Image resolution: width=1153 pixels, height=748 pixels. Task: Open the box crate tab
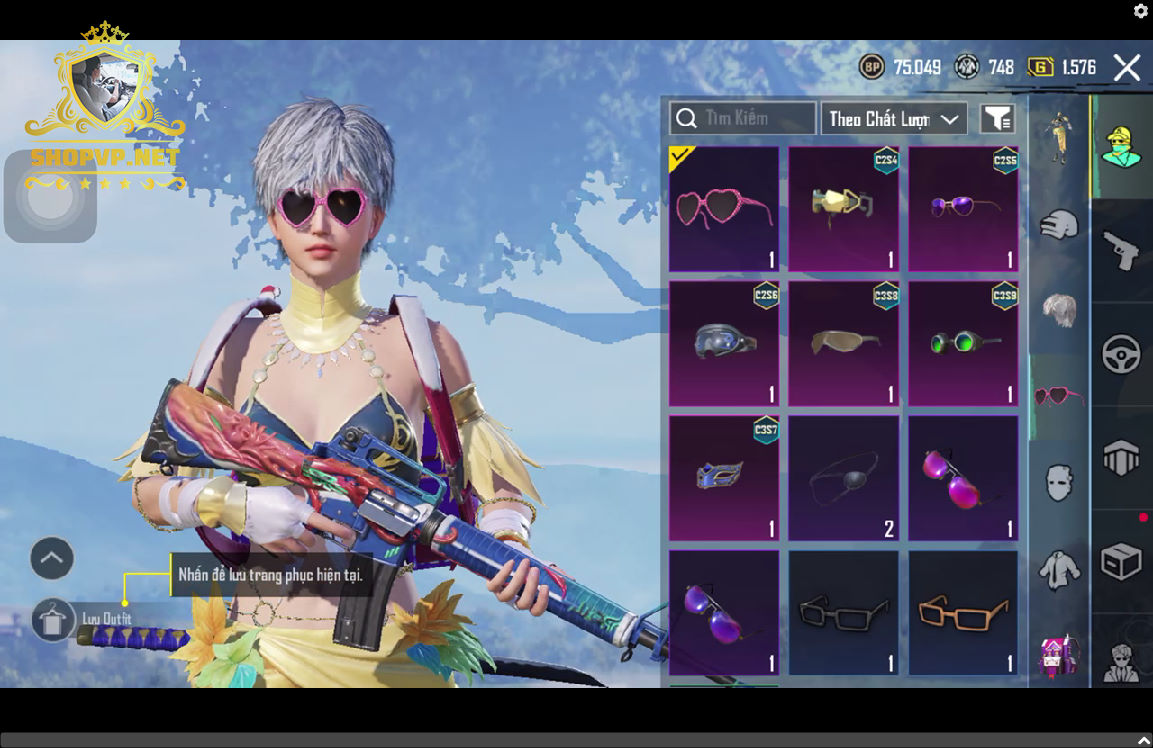(1121, 561)
